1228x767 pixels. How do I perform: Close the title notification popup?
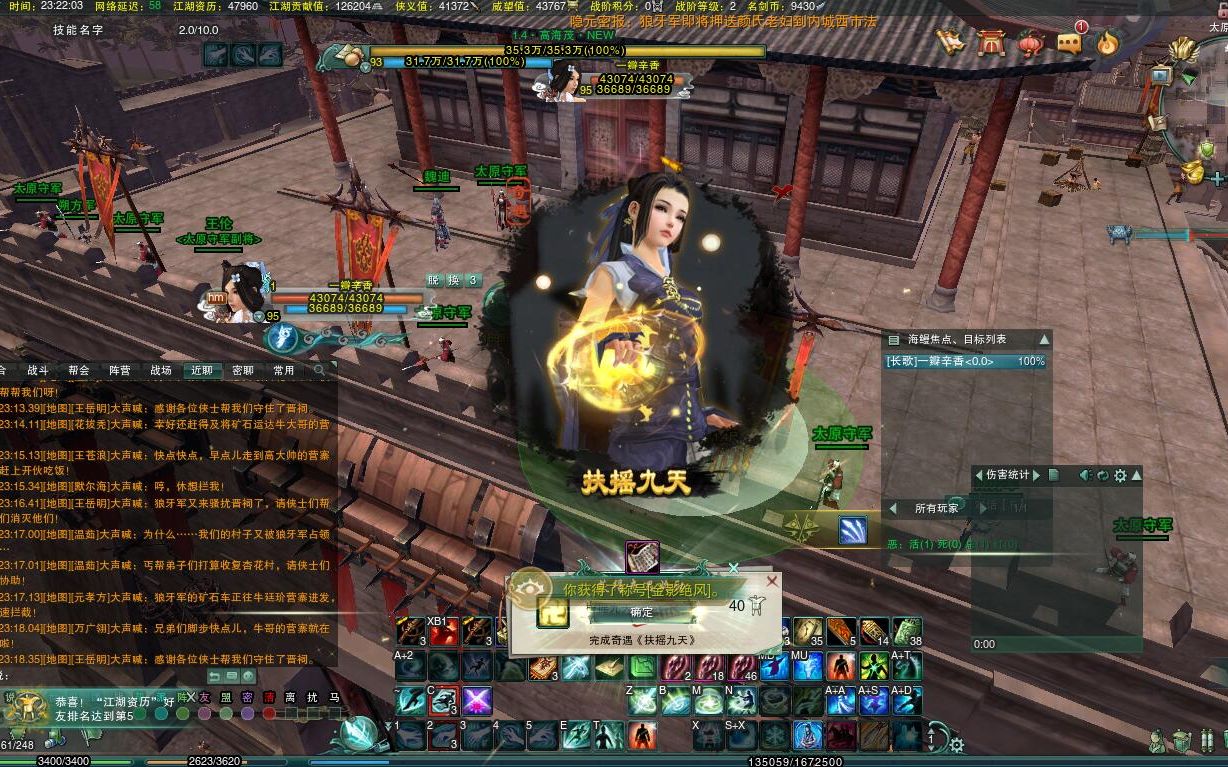[x=771, y=581]
